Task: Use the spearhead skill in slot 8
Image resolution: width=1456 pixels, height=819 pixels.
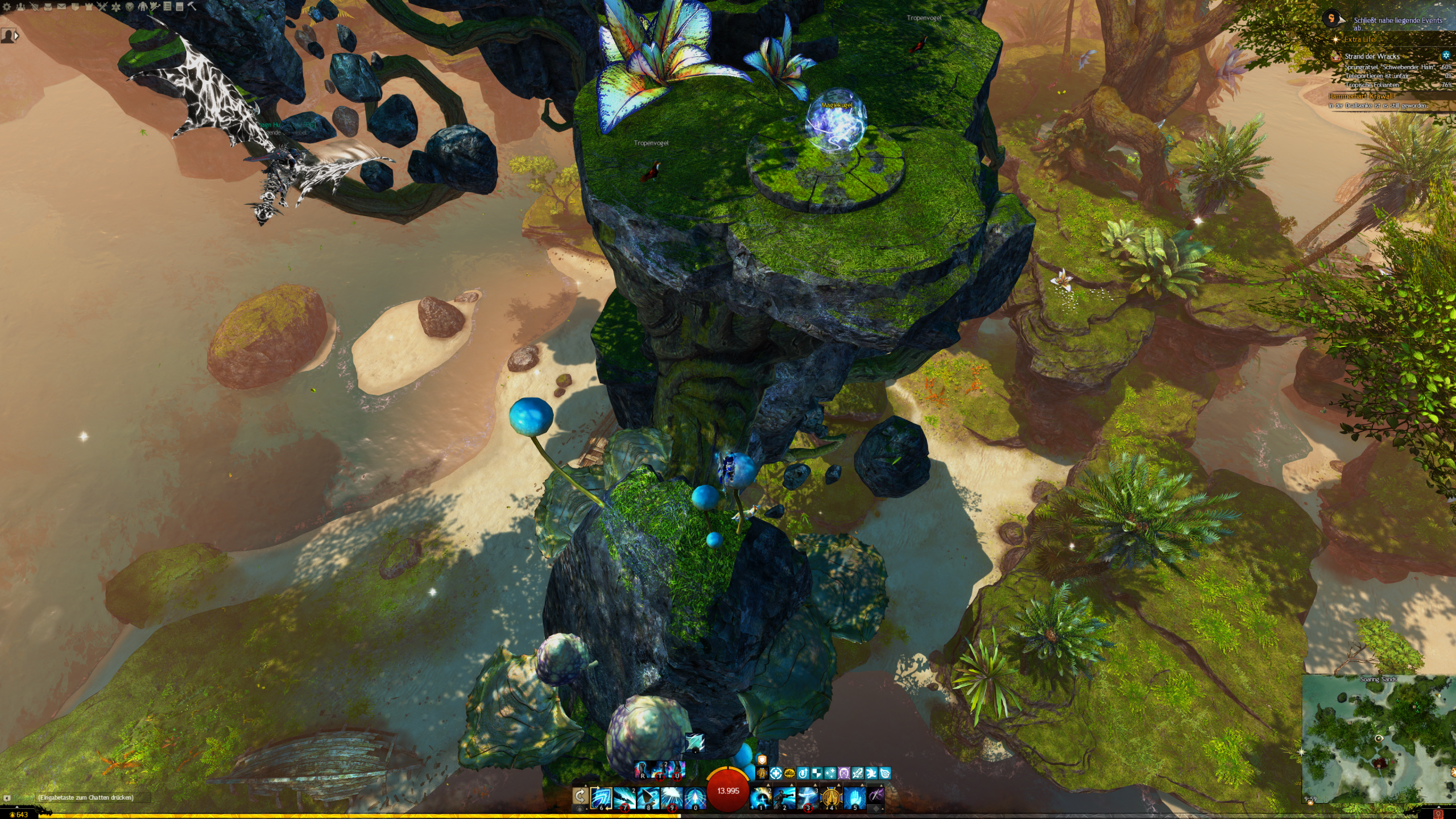Action: click(x=648, y=797)
